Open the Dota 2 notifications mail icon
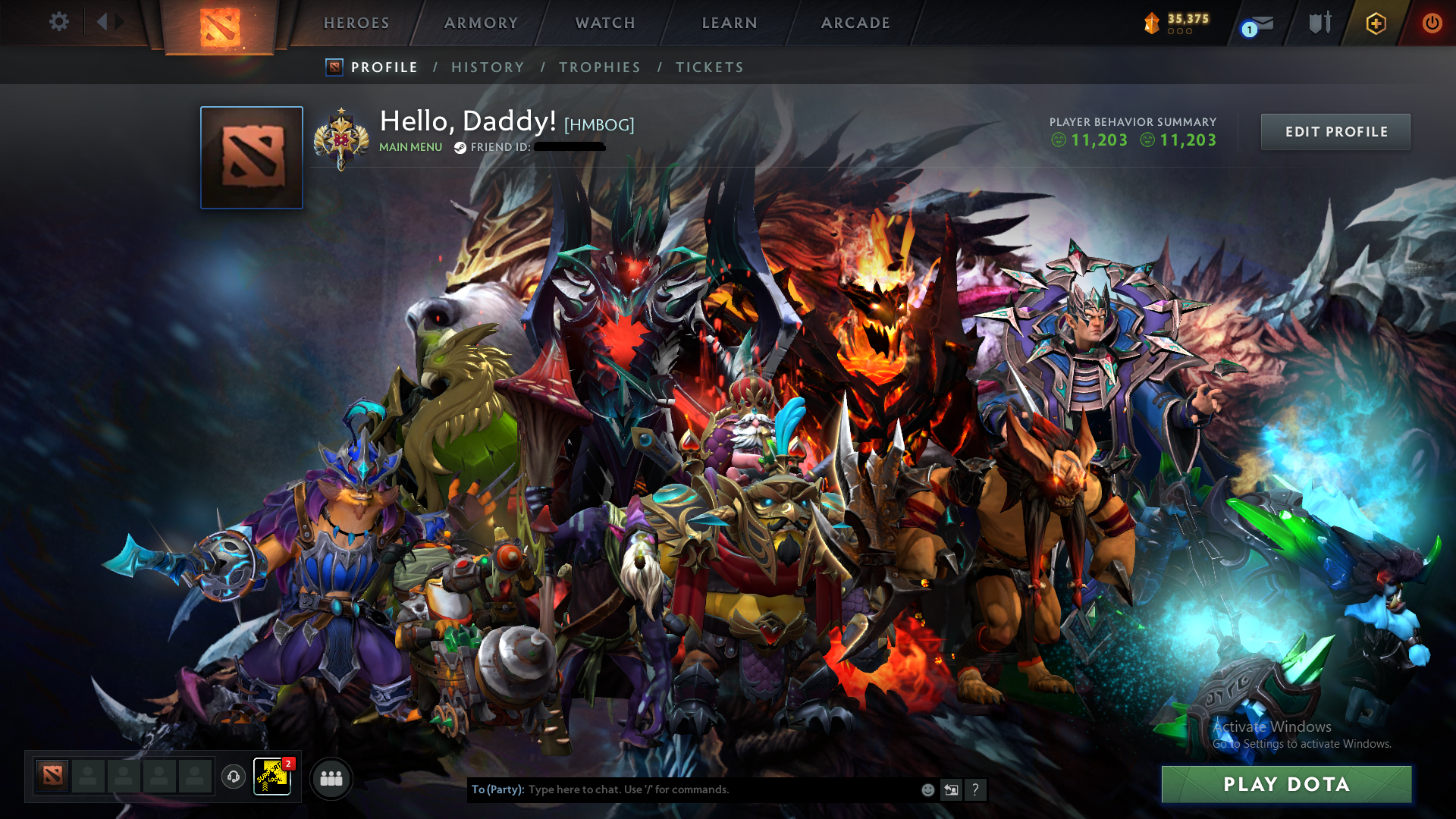 (x=1259, y=24)
